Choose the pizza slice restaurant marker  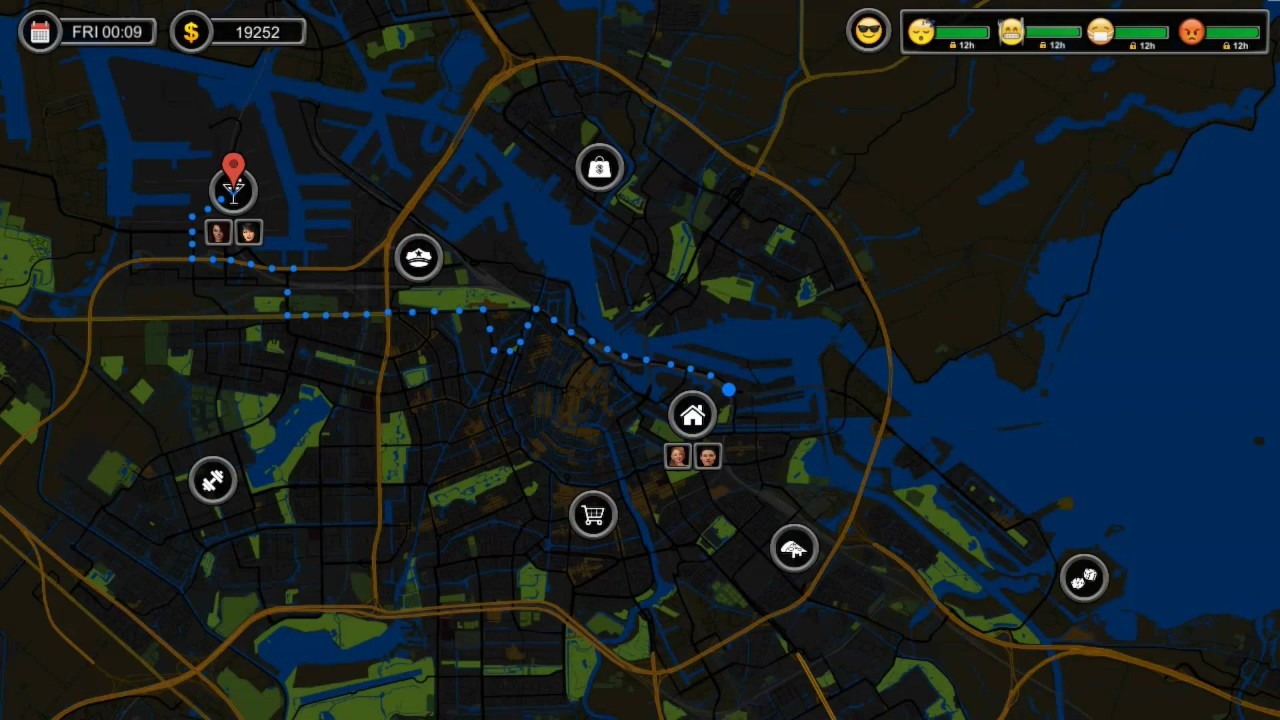click(794, 548)
